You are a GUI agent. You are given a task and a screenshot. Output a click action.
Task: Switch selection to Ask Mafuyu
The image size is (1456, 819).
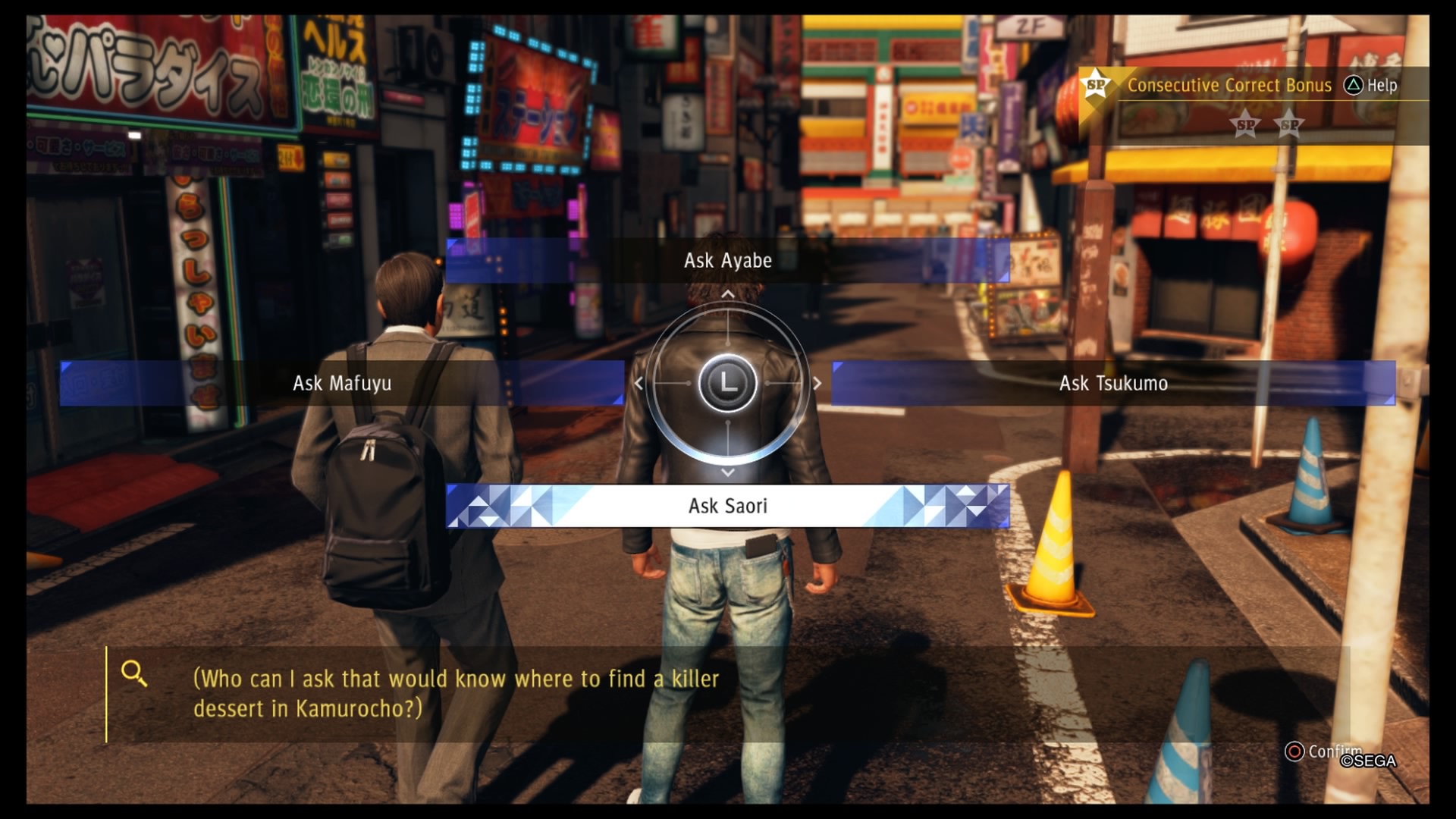click(x=341, y=384)
